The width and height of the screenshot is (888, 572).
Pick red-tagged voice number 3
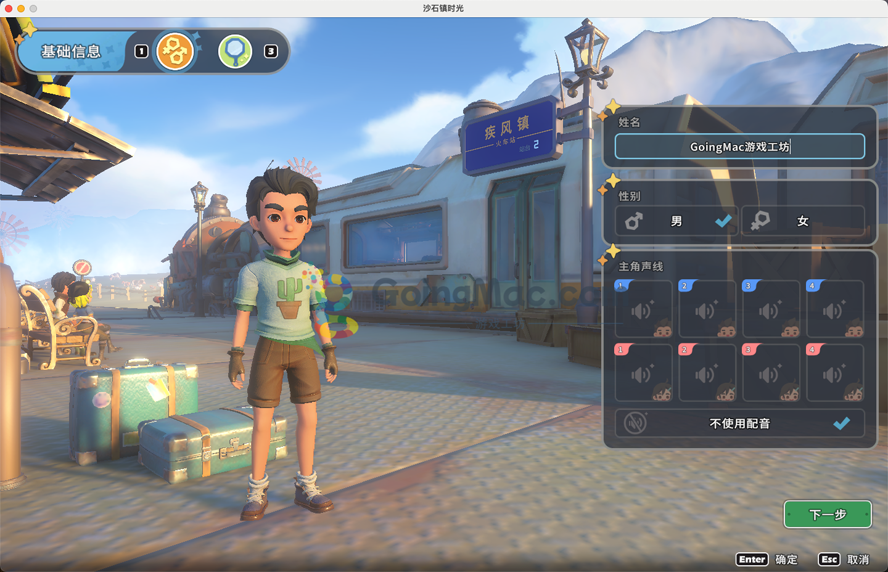pos(771,373)
